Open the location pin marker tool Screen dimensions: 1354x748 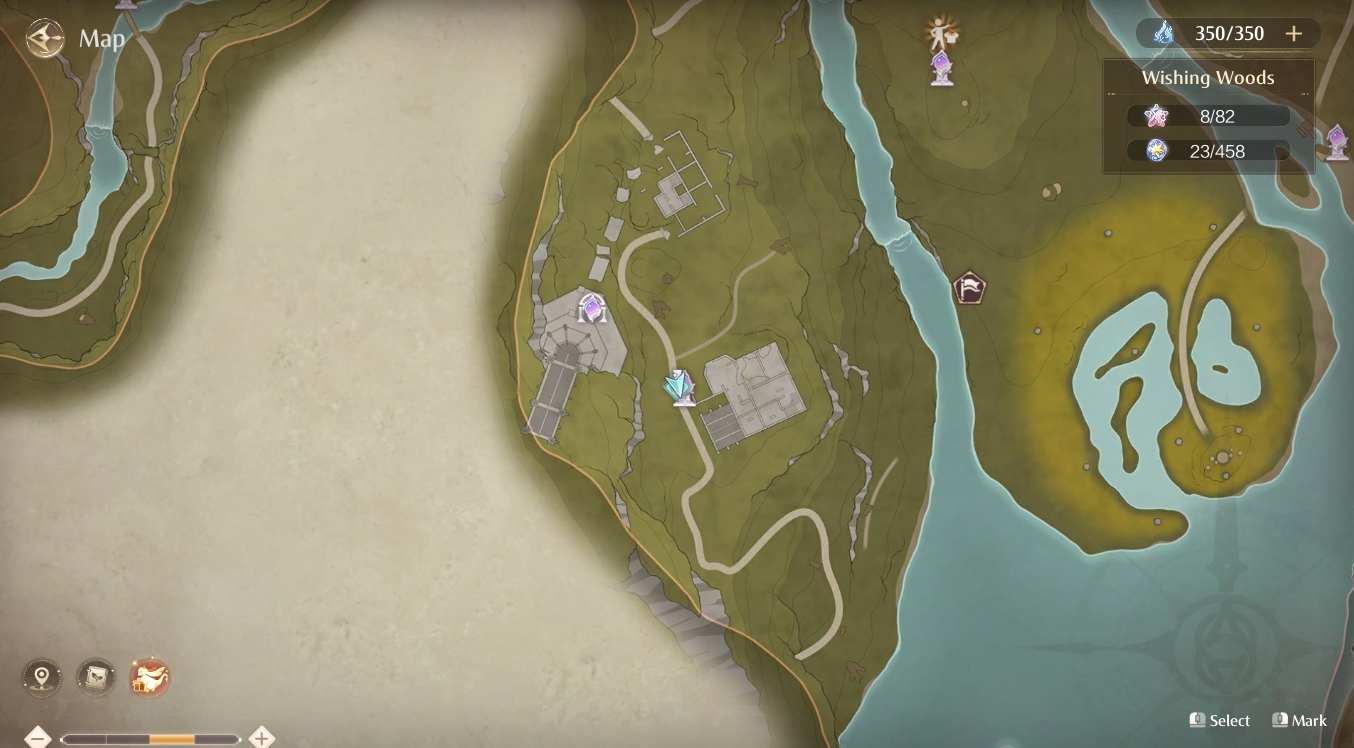click(41, 677)
